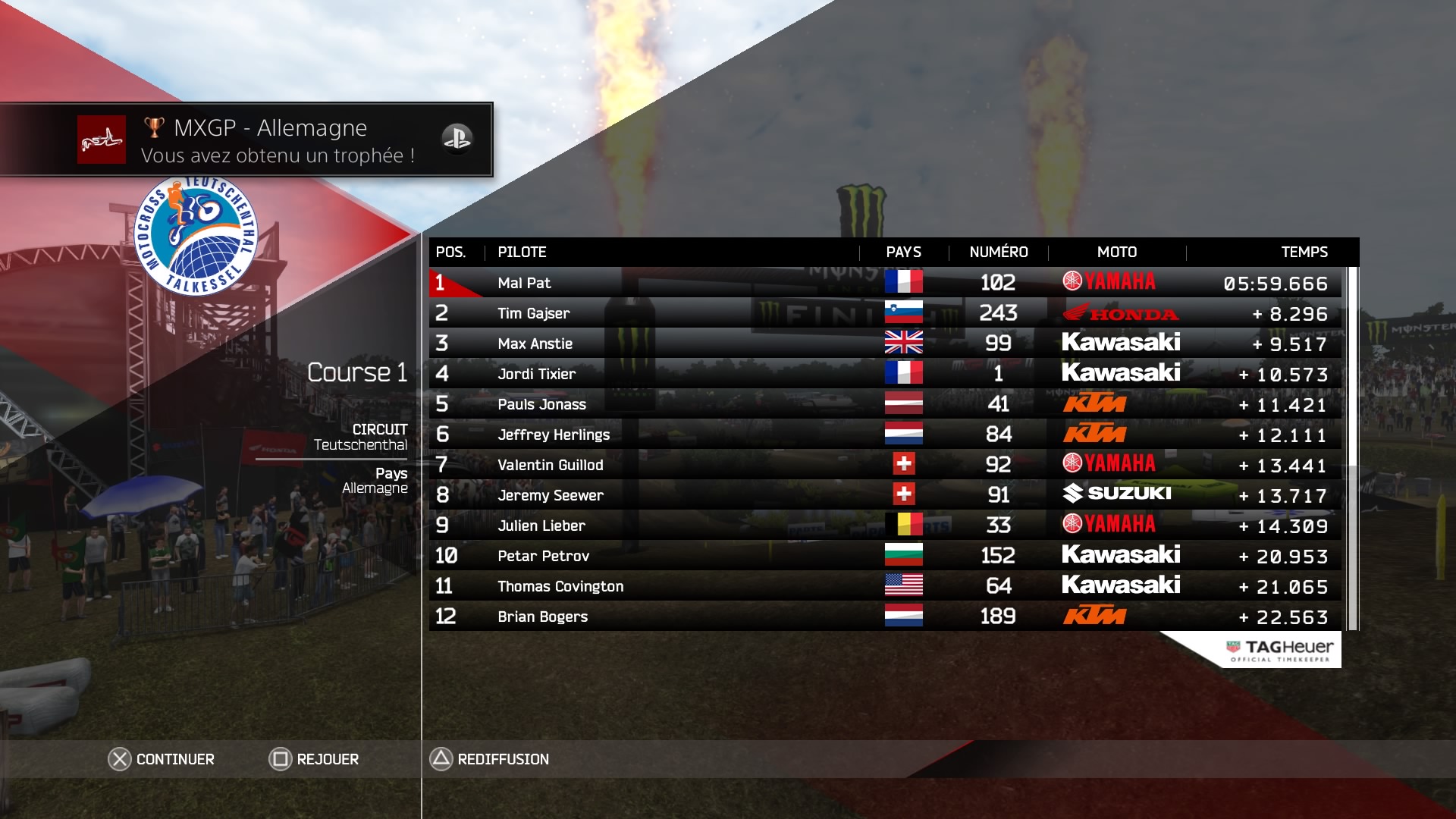Open the REDIFFUSION replay
Image resolution: width=1456 pixels, height=819 pixels.
coord(490,759)
